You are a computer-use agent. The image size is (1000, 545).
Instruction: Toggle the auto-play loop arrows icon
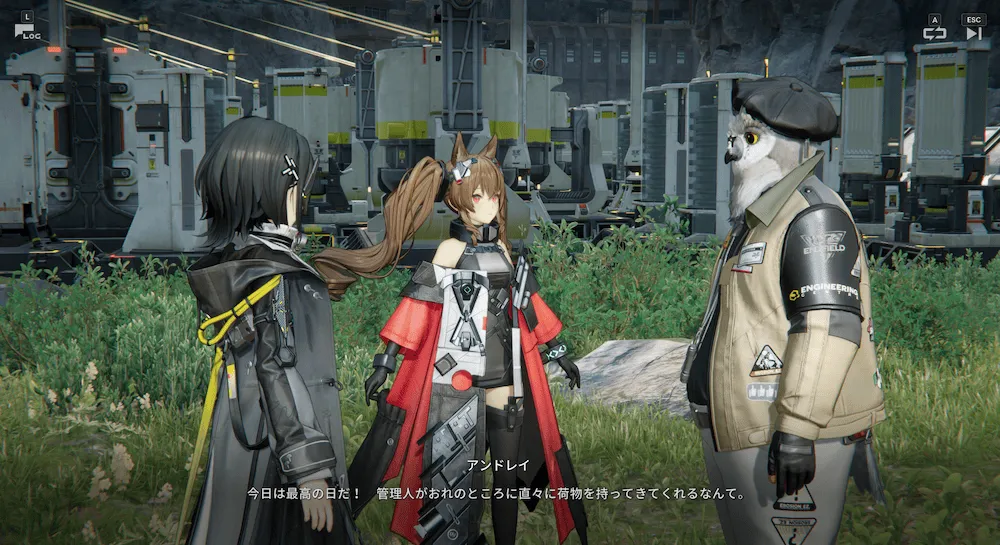click(934, 33)
